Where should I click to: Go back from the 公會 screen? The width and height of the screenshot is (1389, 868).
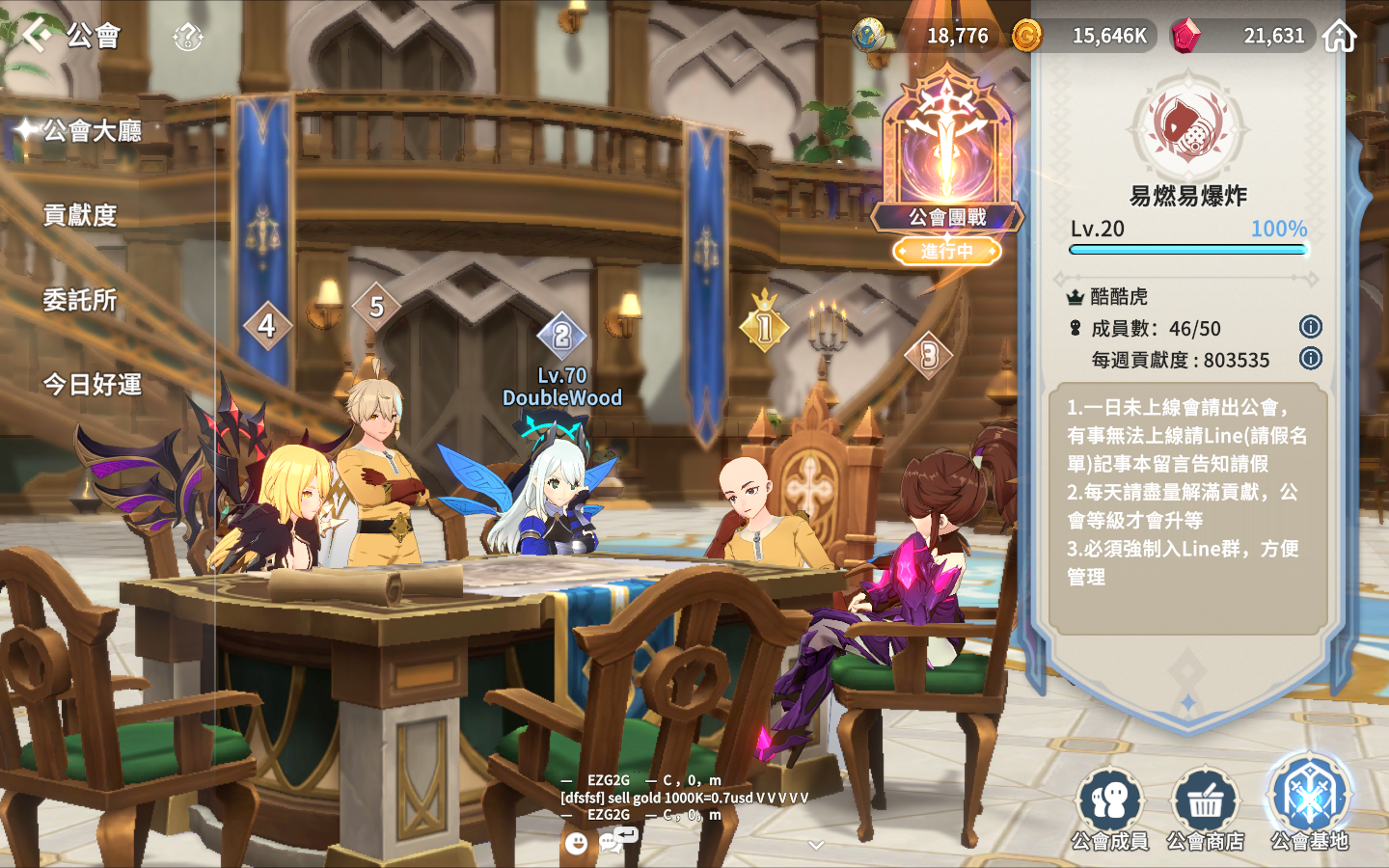click(37, 35)
